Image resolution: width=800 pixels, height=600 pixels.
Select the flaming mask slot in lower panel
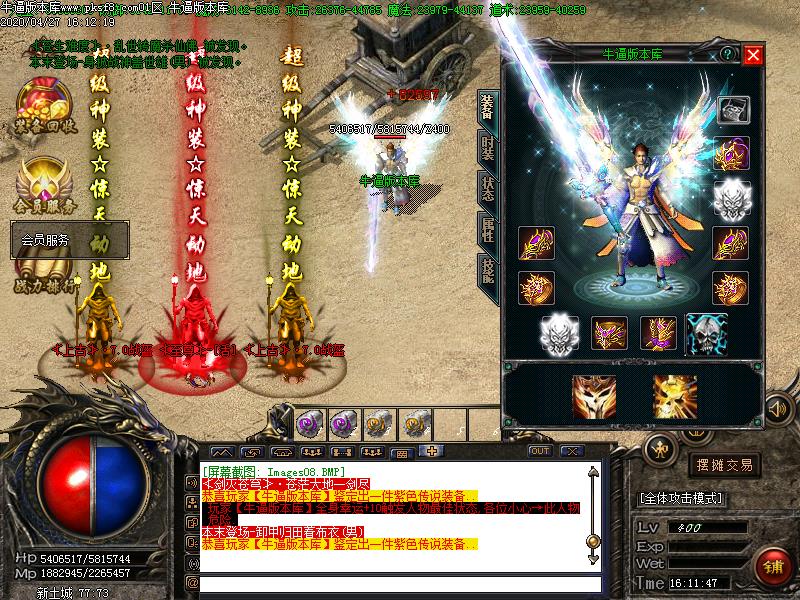[x=594, y=396]
